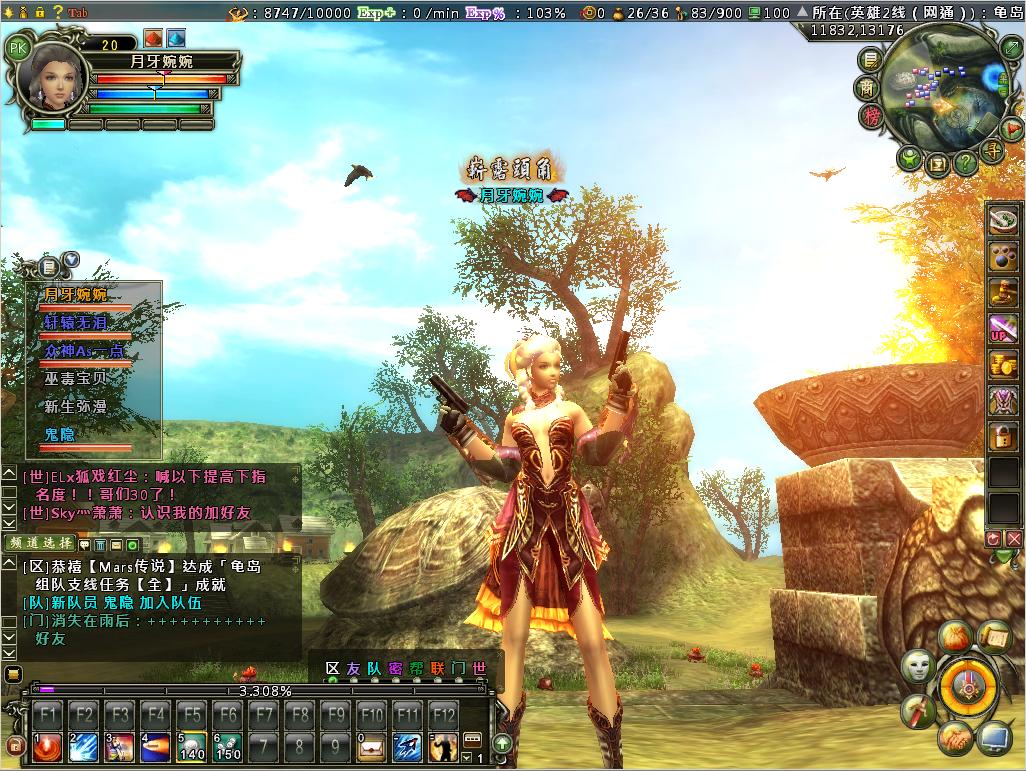Switch chat to the 世 world channel
Viewport: 1026px width, 771px height.
tap(480, 668)
